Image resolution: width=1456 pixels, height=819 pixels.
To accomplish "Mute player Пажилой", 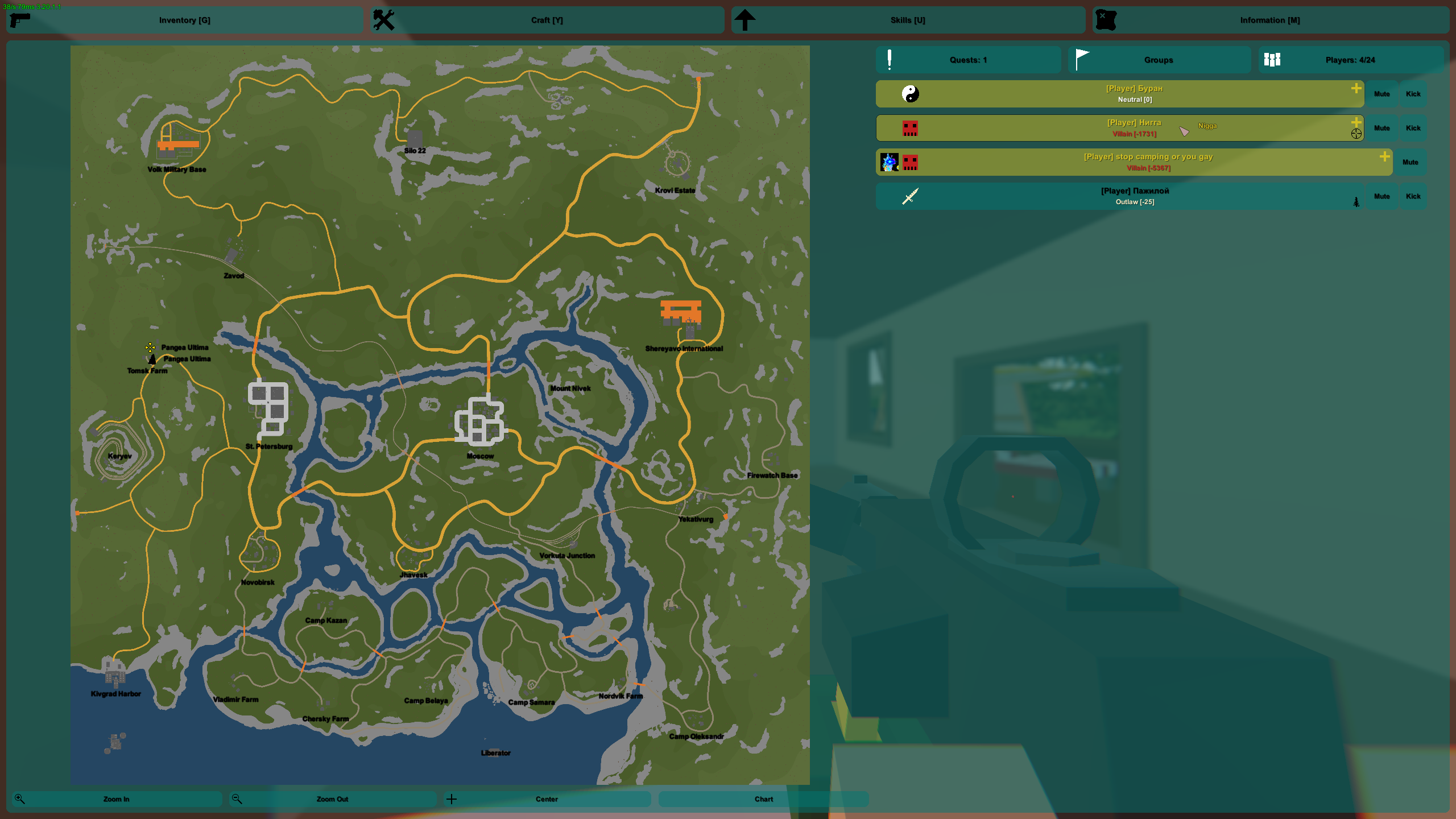I will point(1381,197).
